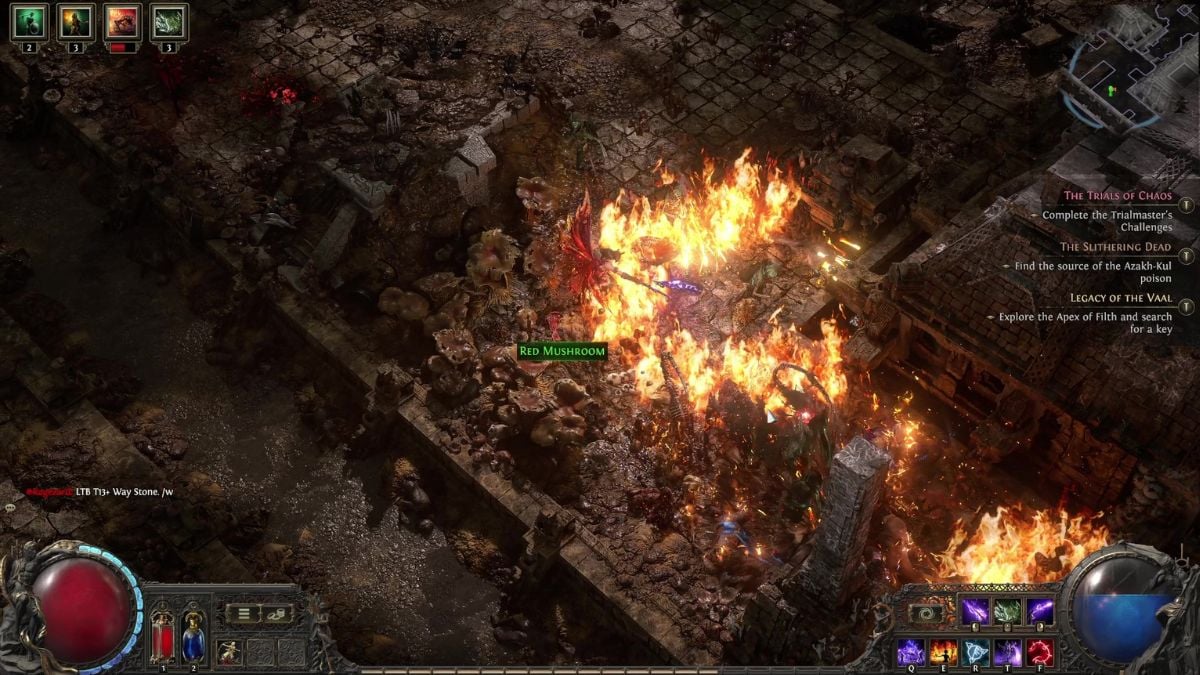Use the blue mana flask

click(193, 635)
